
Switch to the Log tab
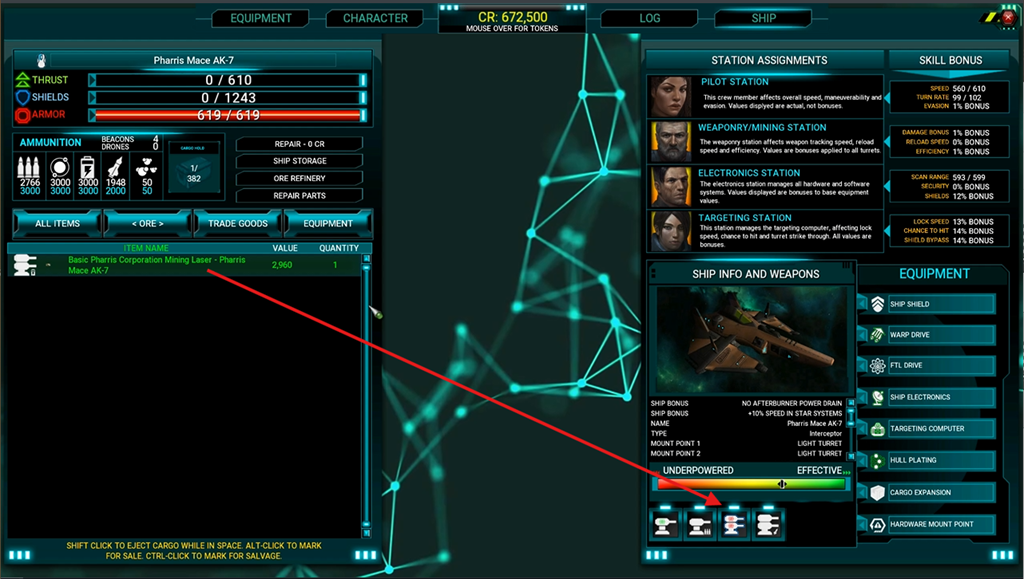(x=649, y=18)
